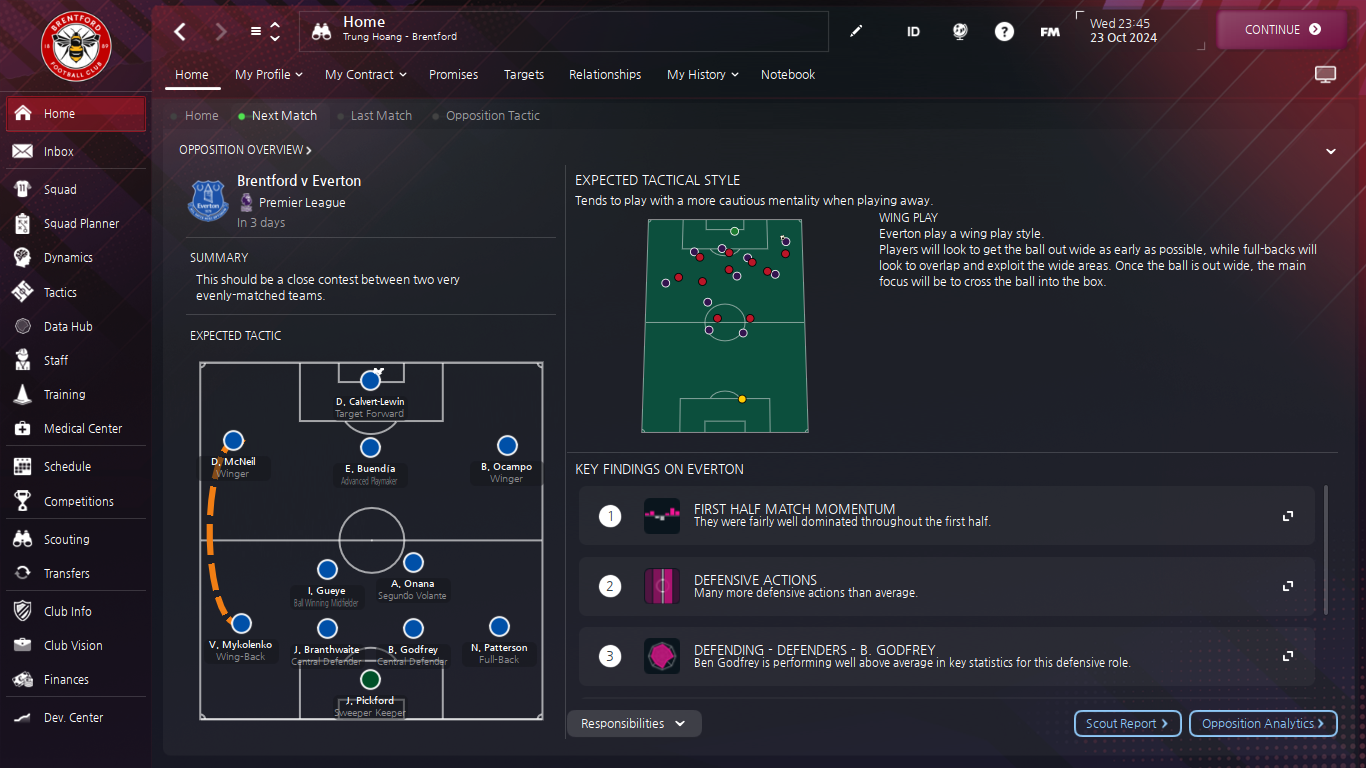The width and height of the screenshot is (1366, 768).
Task: Open the Scout Report
Action: click(1127, 724)
